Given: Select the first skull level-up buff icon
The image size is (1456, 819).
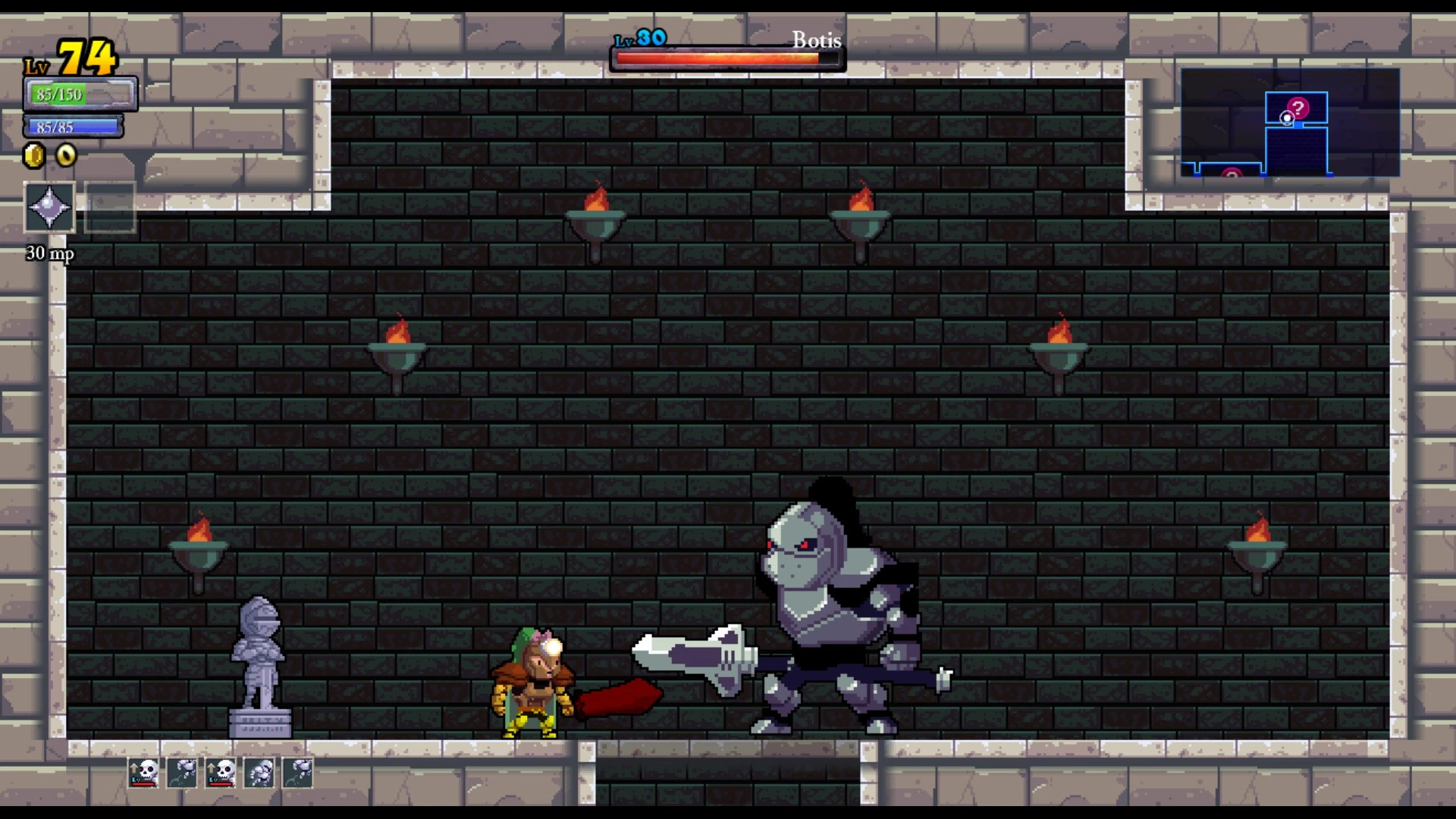Looking at the screenshot, I should pyautogui.click(x=144, y=773).
